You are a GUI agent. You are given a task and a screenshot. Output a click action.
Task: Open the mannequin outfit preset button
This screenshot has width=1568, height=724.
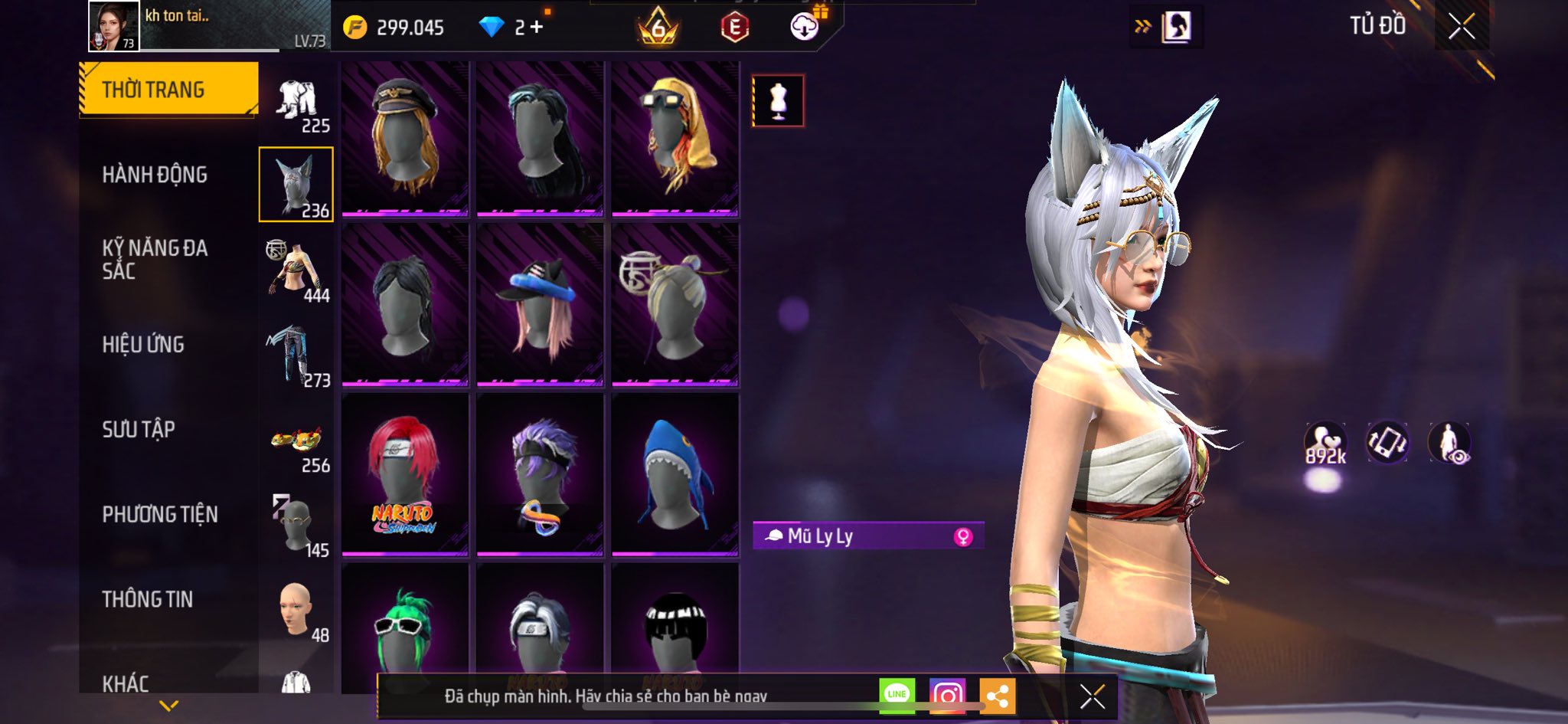point(778,100)
